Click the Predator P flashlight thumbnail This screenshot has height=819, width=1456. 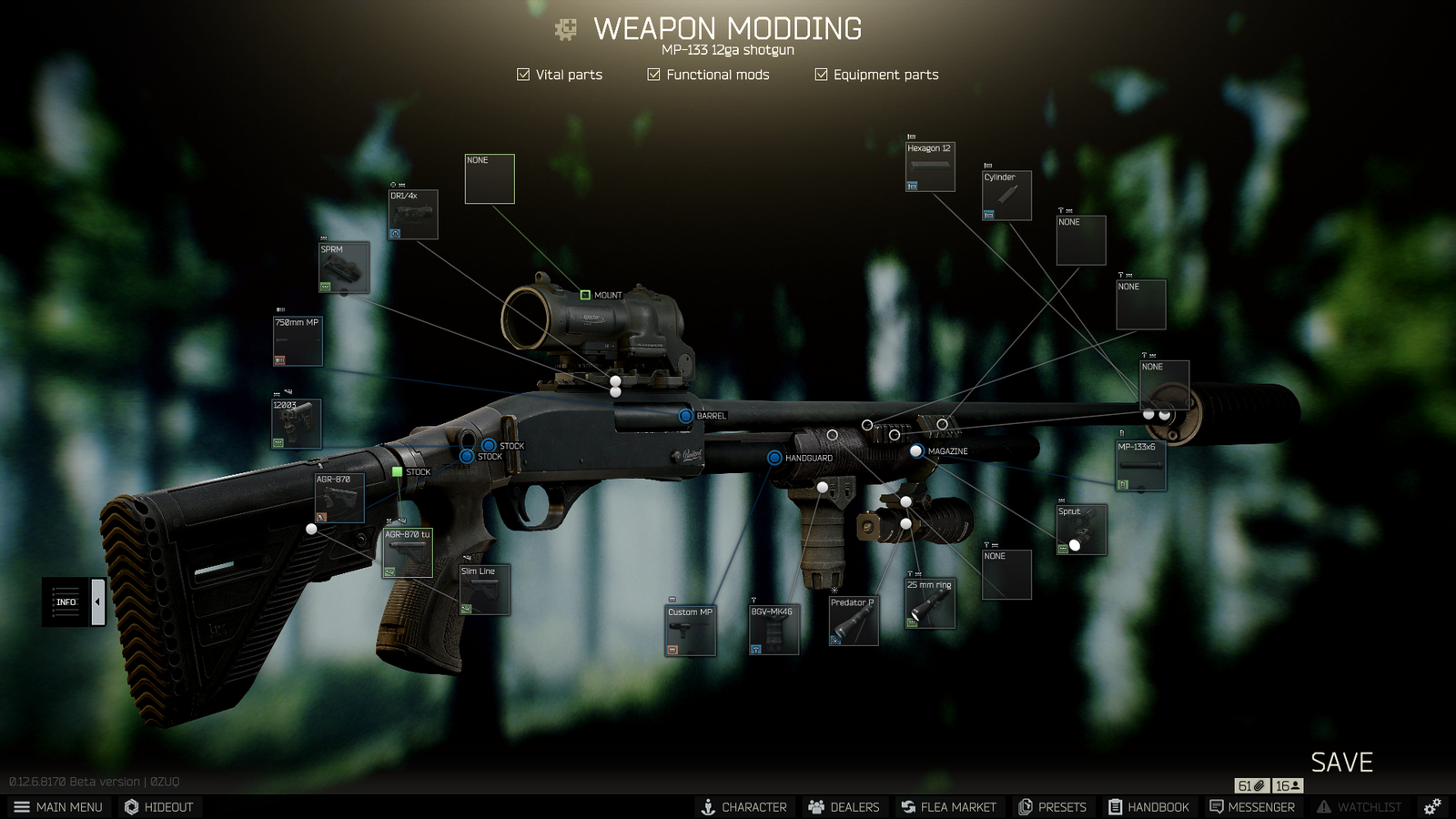tap(853, 619)
